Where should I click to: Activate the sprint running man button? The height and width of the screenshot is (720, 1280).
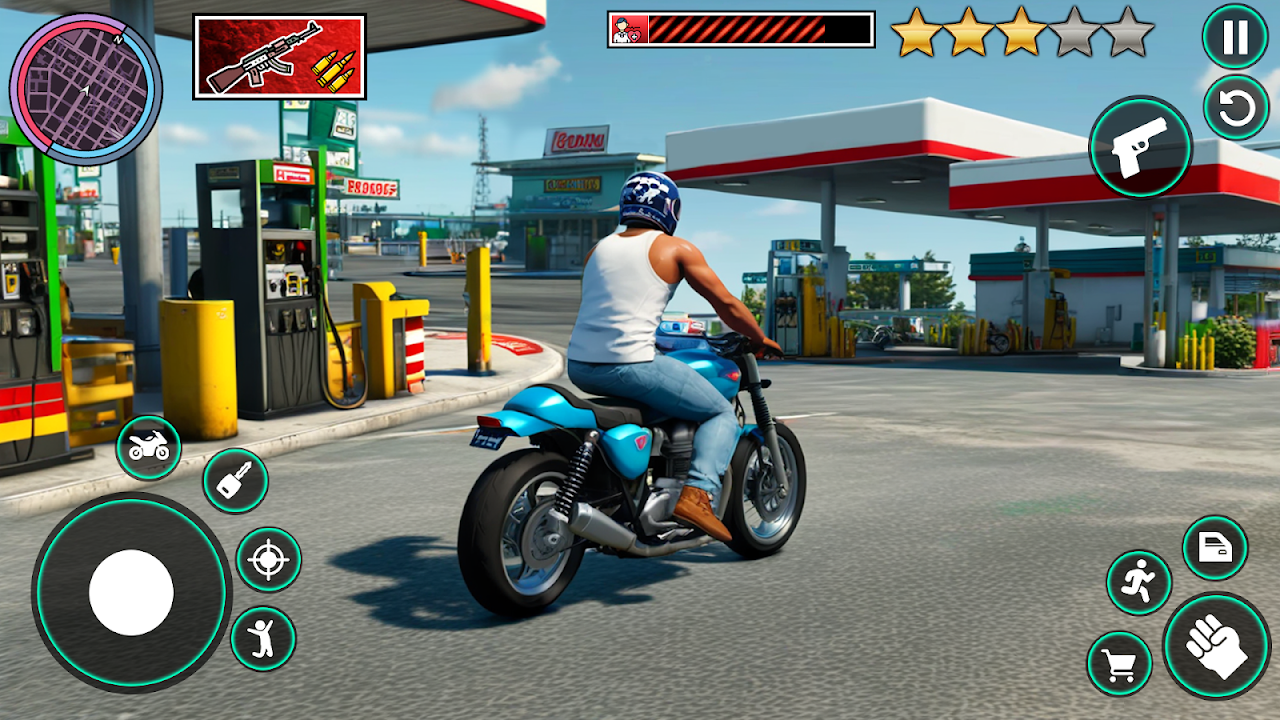[1139, 582]
